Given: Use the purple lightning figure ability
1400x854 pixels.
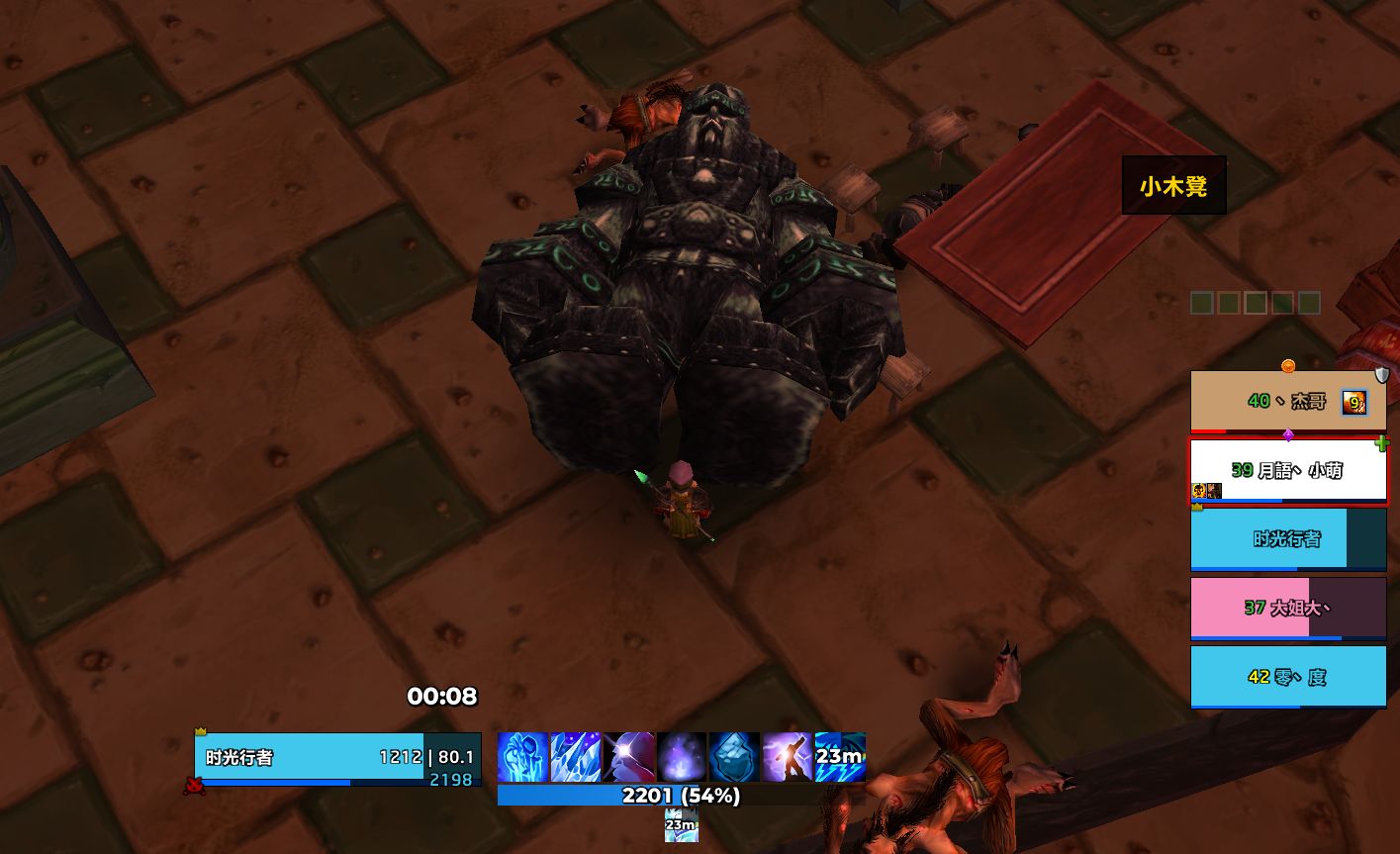Looking at the screenshot, I should (x=788, y=757).
